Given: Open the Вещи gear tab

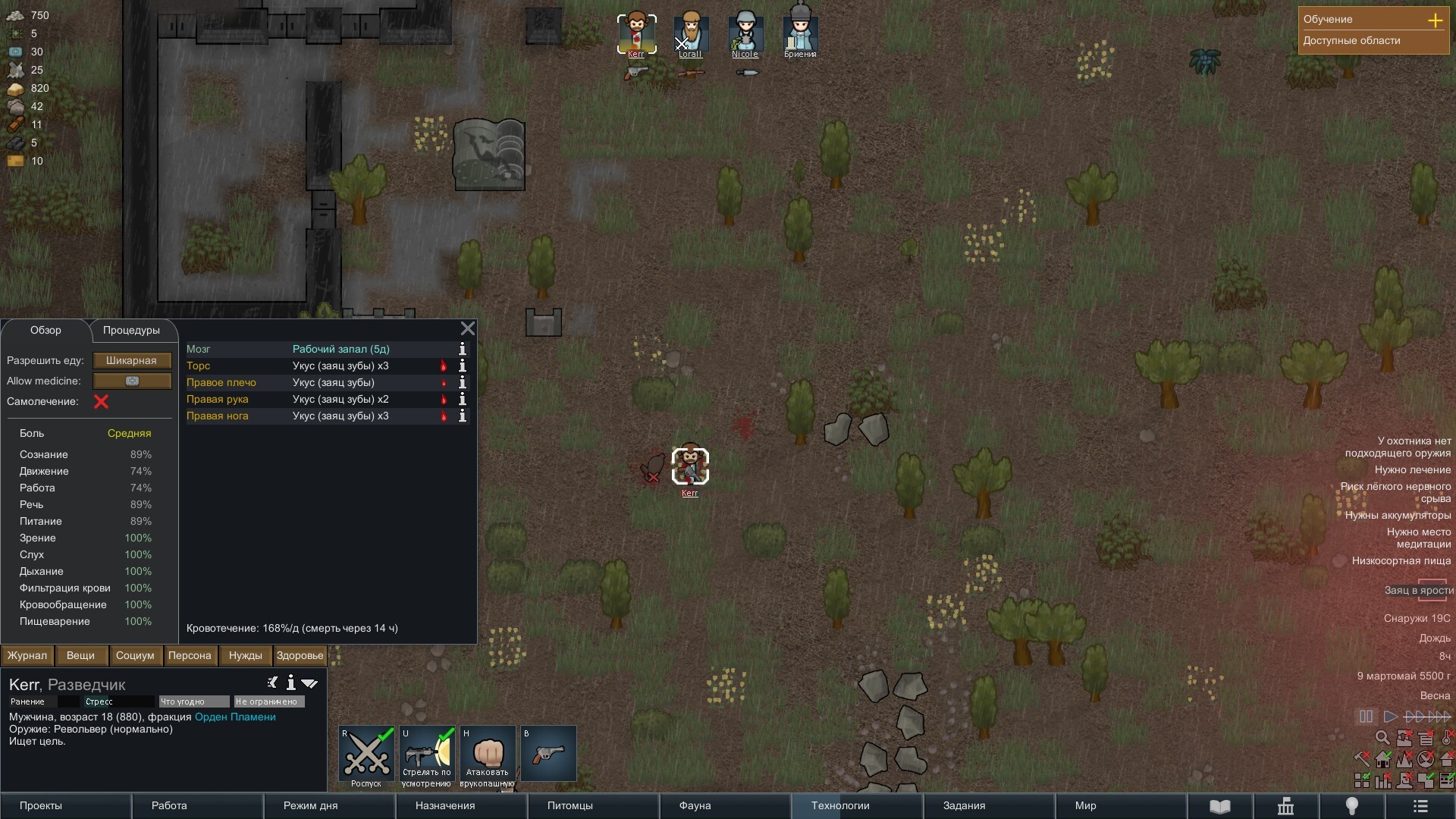Looking at the screenshot, I should point(80,656).
